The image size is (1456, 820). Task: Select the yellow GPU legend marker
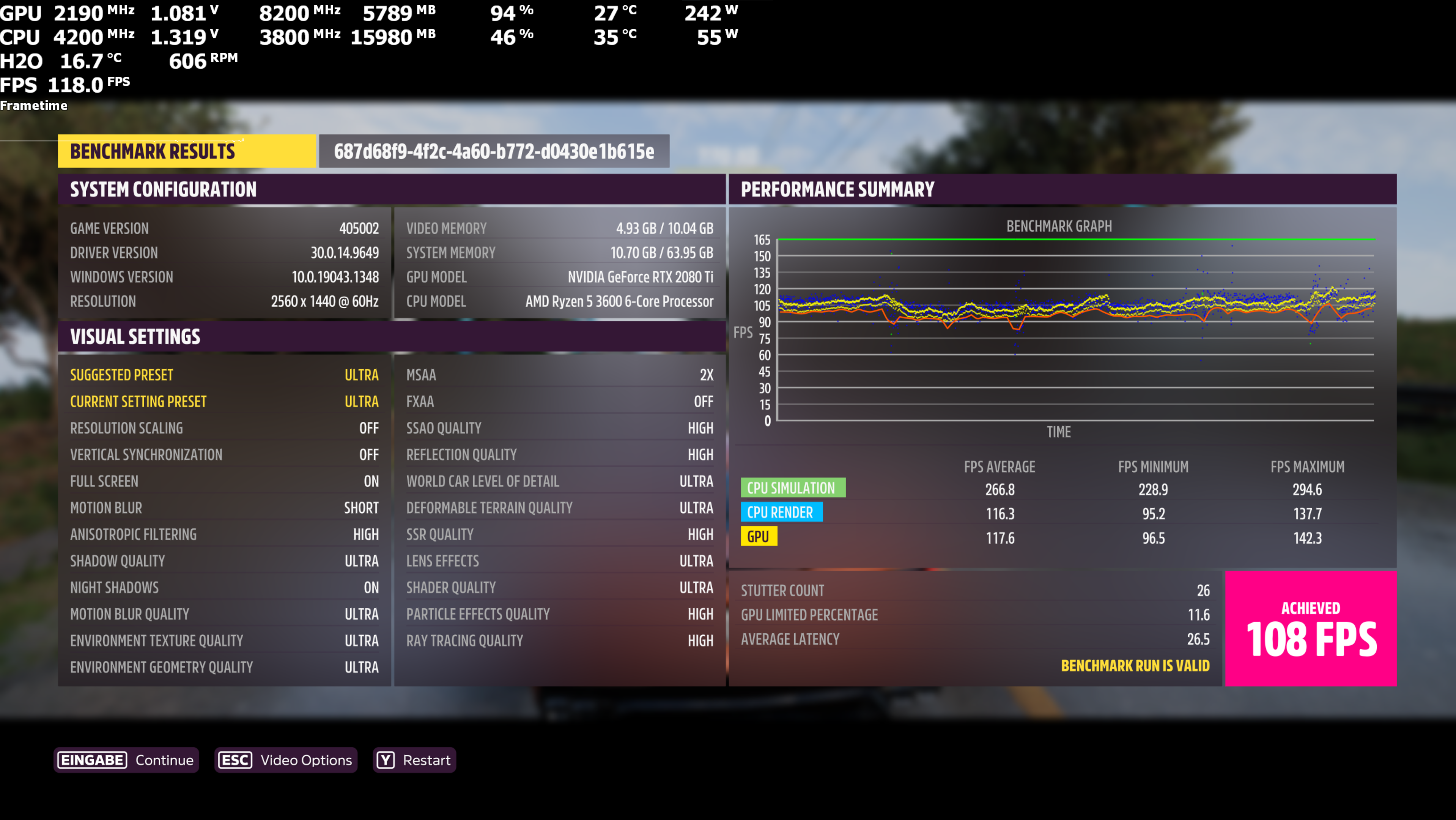point(759,536)
